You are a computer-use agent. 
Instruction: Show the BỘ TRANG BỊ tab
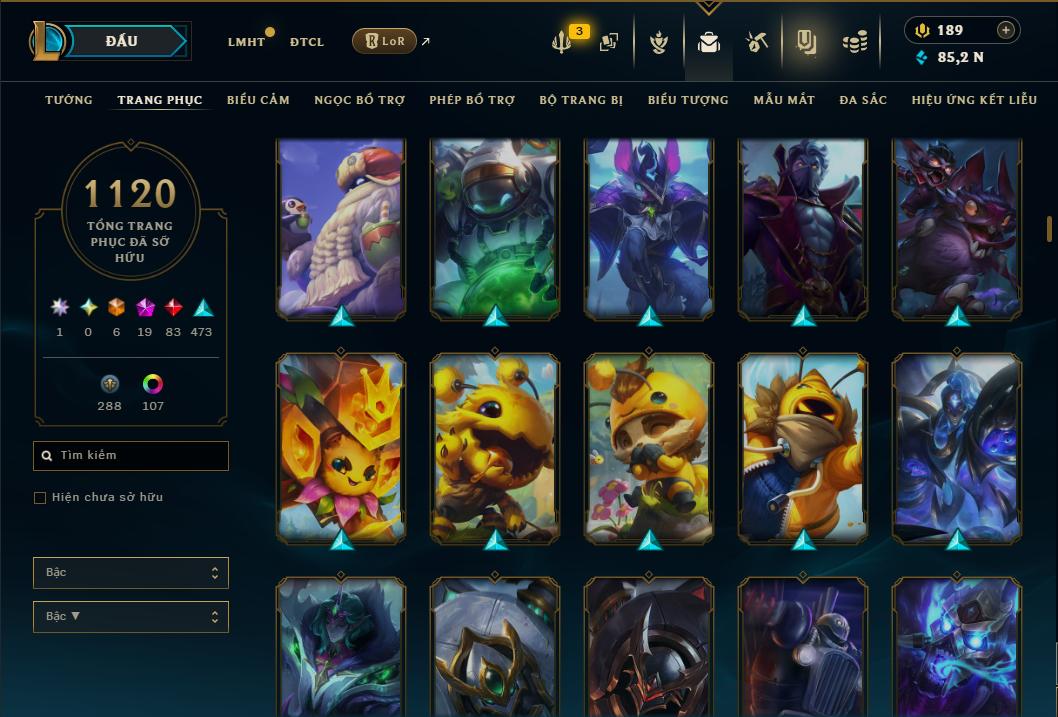point(581,100)
